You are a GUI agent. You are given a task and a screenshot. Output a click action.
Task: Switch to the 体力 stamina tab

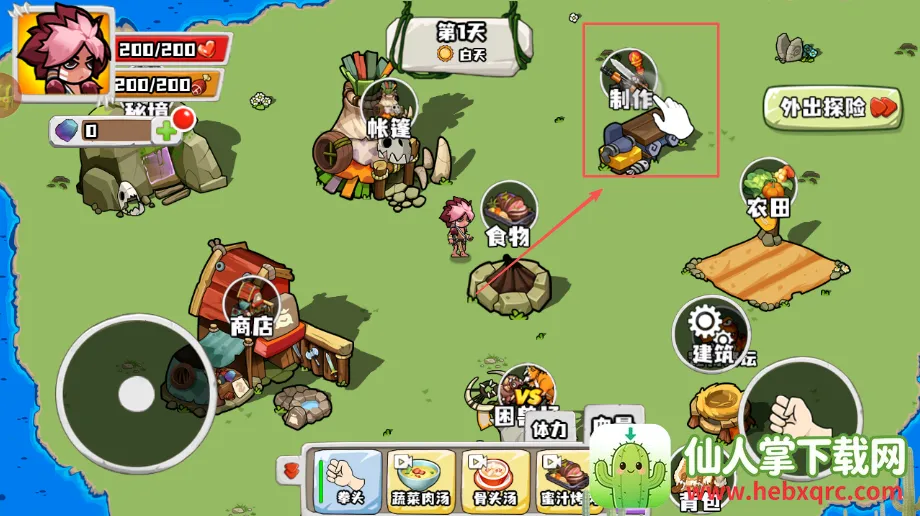pos(547,428)
